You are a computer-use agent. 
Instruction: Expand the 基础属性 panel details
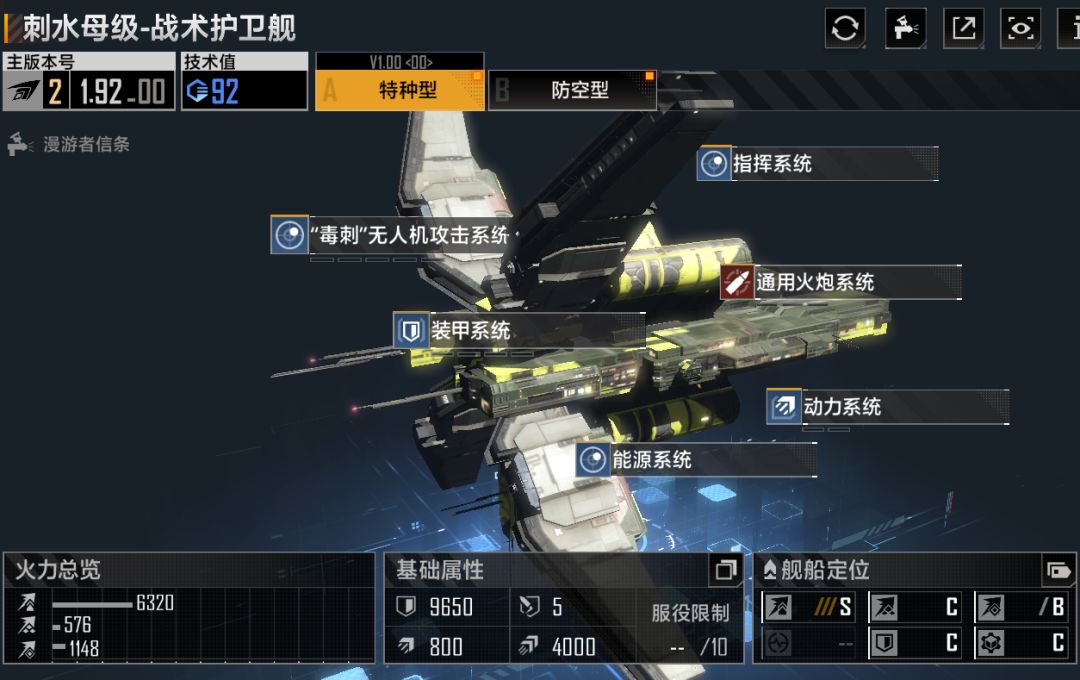726,571
